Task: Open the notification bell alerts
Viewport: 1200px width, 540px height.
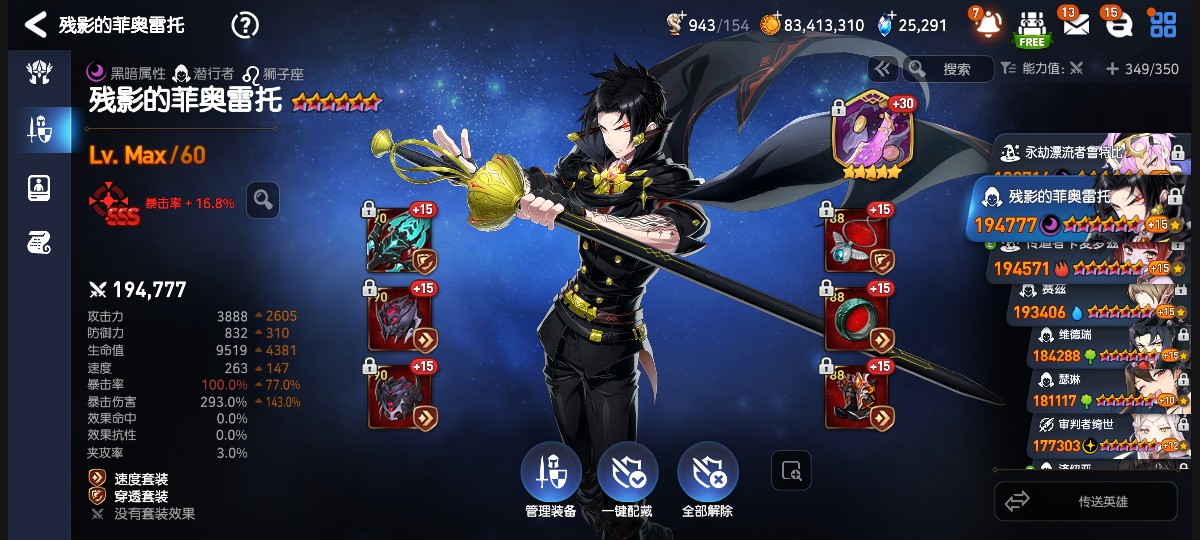Action: pos(987,23)
